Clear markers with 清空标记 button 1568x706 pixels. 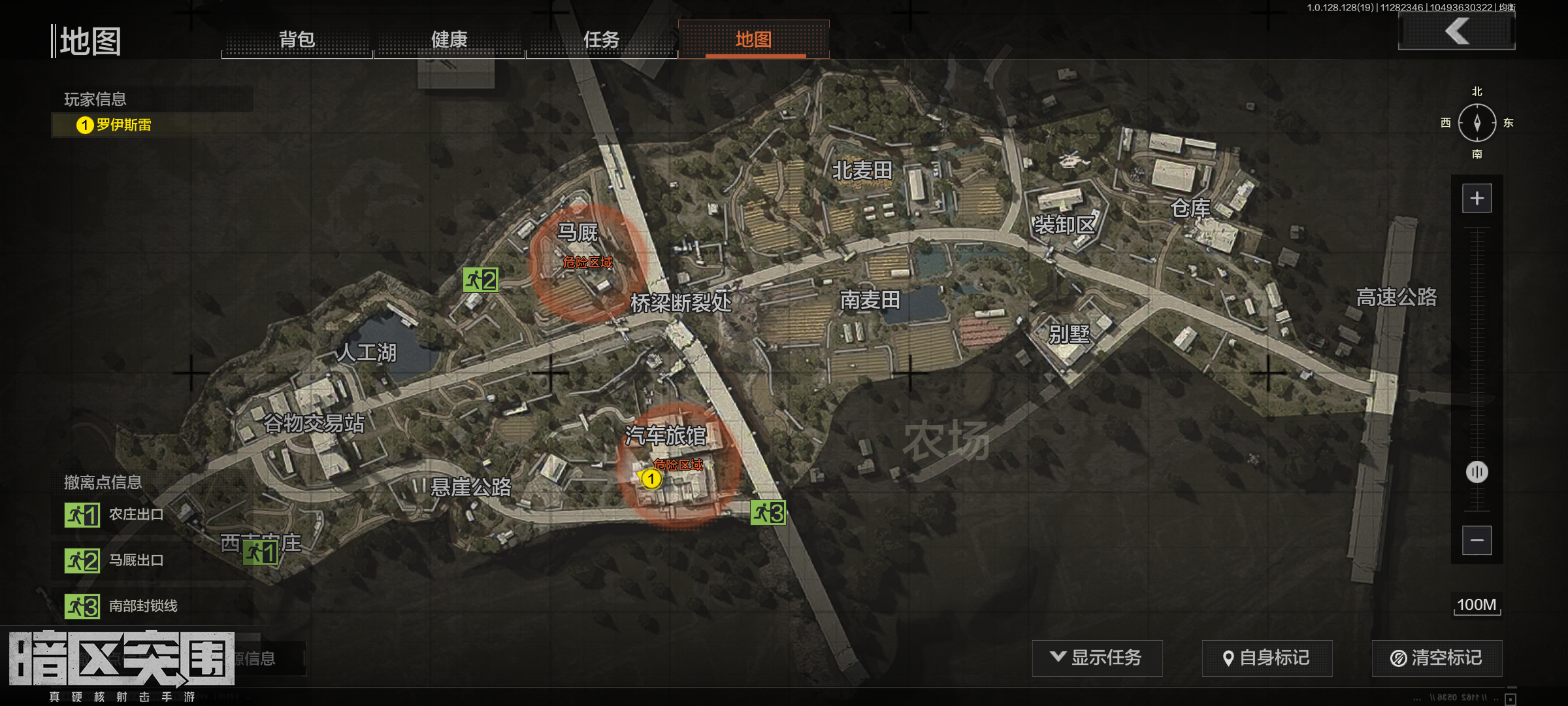(x=1437, y=658)
